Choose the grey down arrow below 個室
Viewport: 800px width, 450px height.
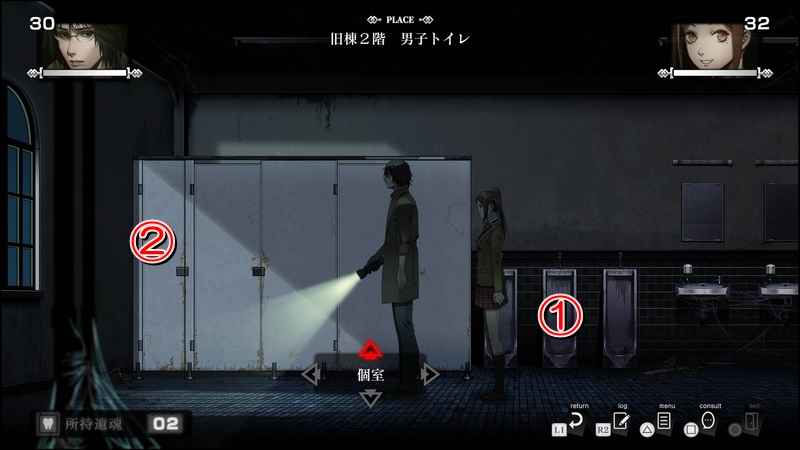(x=371, y=398)
